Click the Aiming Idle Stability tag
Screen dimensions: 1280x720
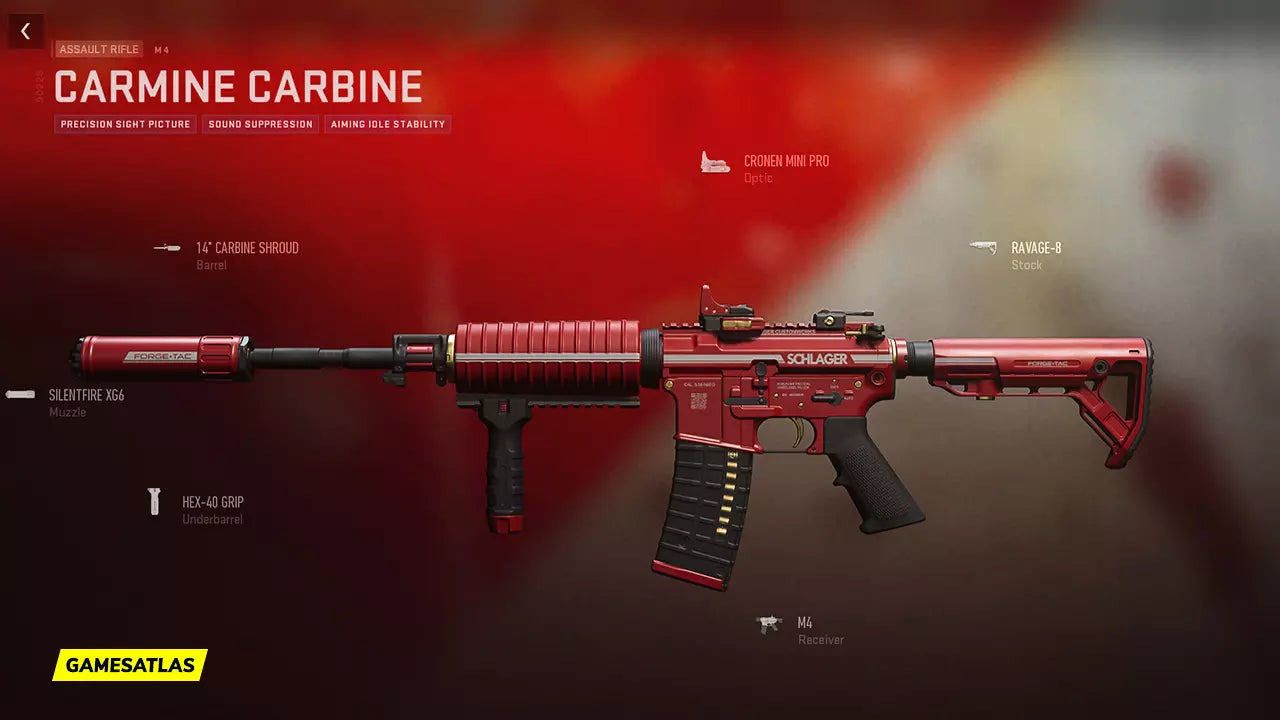tap(387, 125)
